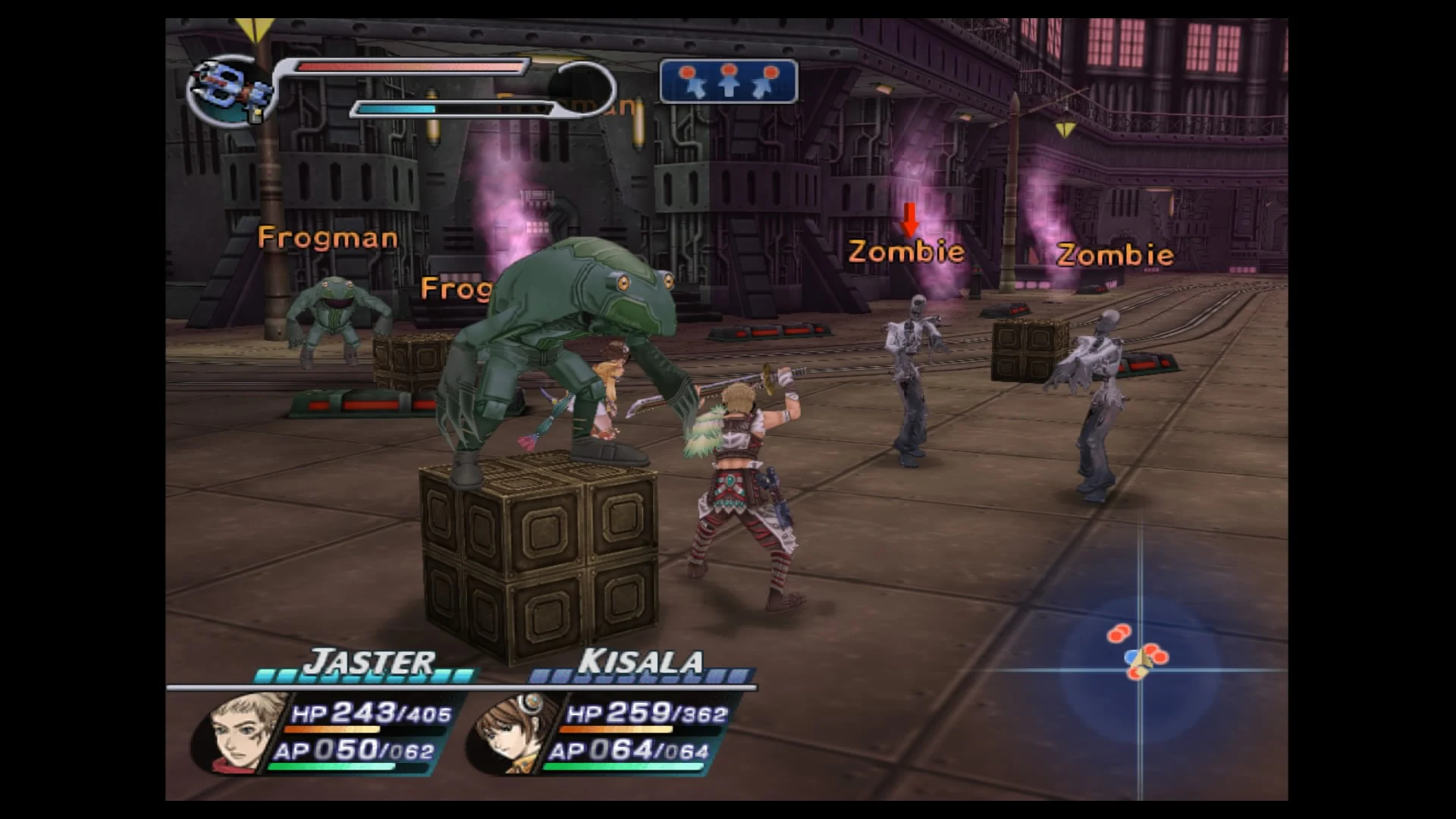Click the Frog enemy label behind the boss
1456x819 pixels.
pos(455,288)
